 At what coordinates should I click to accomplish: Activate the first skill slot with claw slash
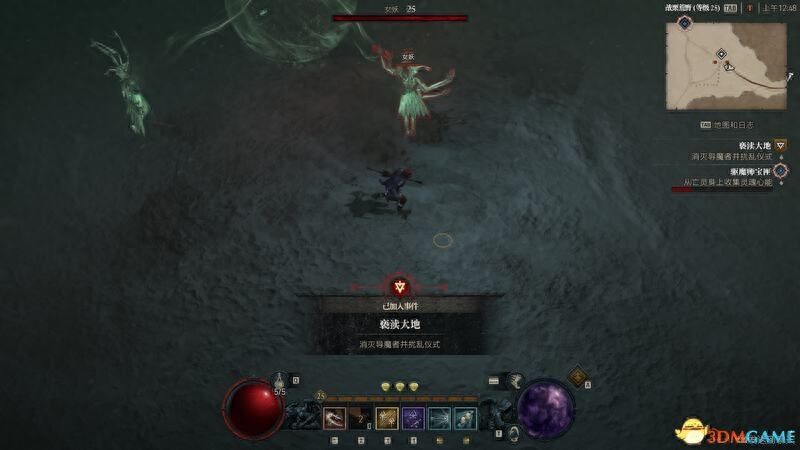[334, 418]
